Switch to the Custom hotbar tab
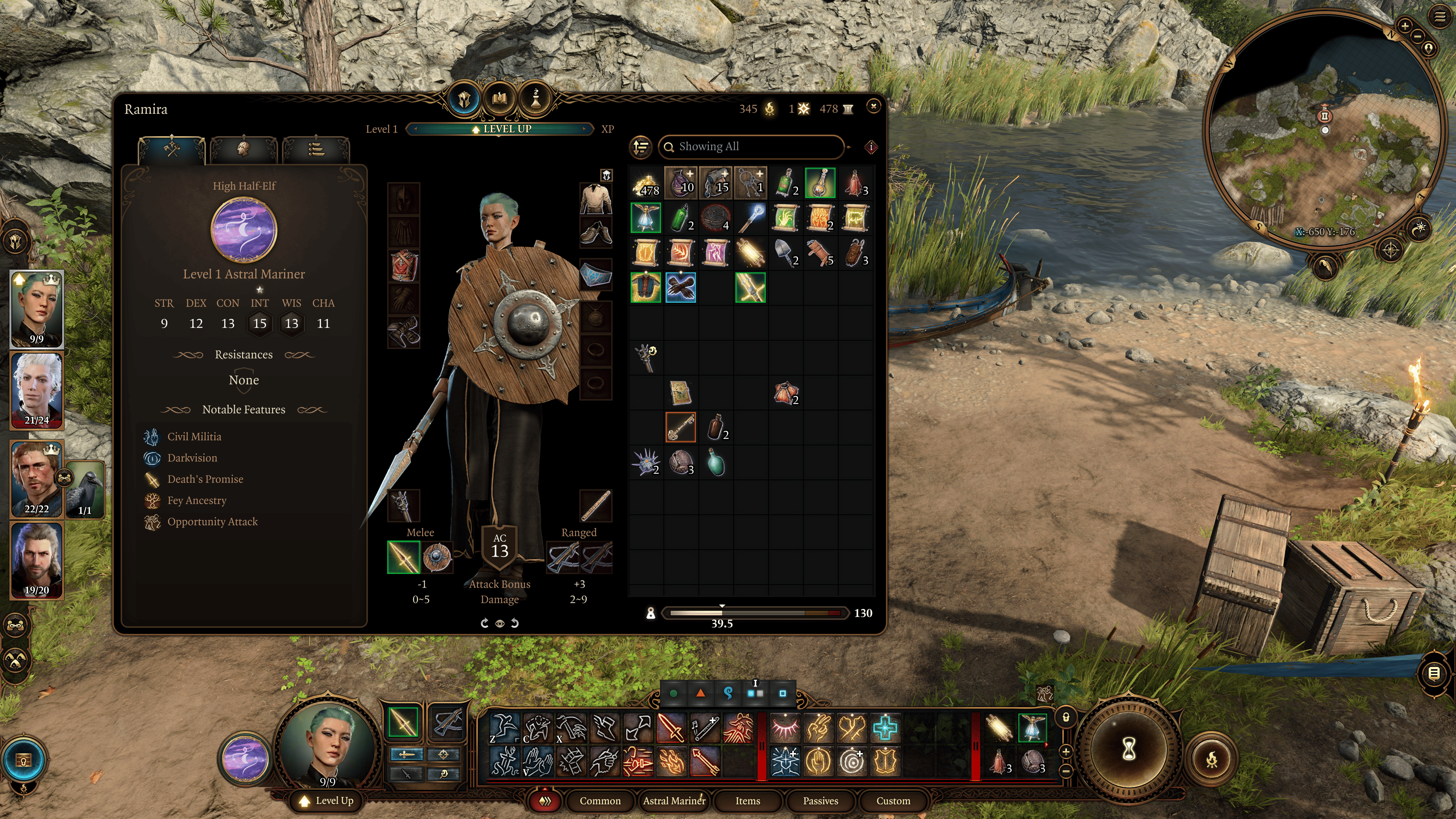Image resolution: width=1456 pixels, height=819 pixels. tap(893, 800)
